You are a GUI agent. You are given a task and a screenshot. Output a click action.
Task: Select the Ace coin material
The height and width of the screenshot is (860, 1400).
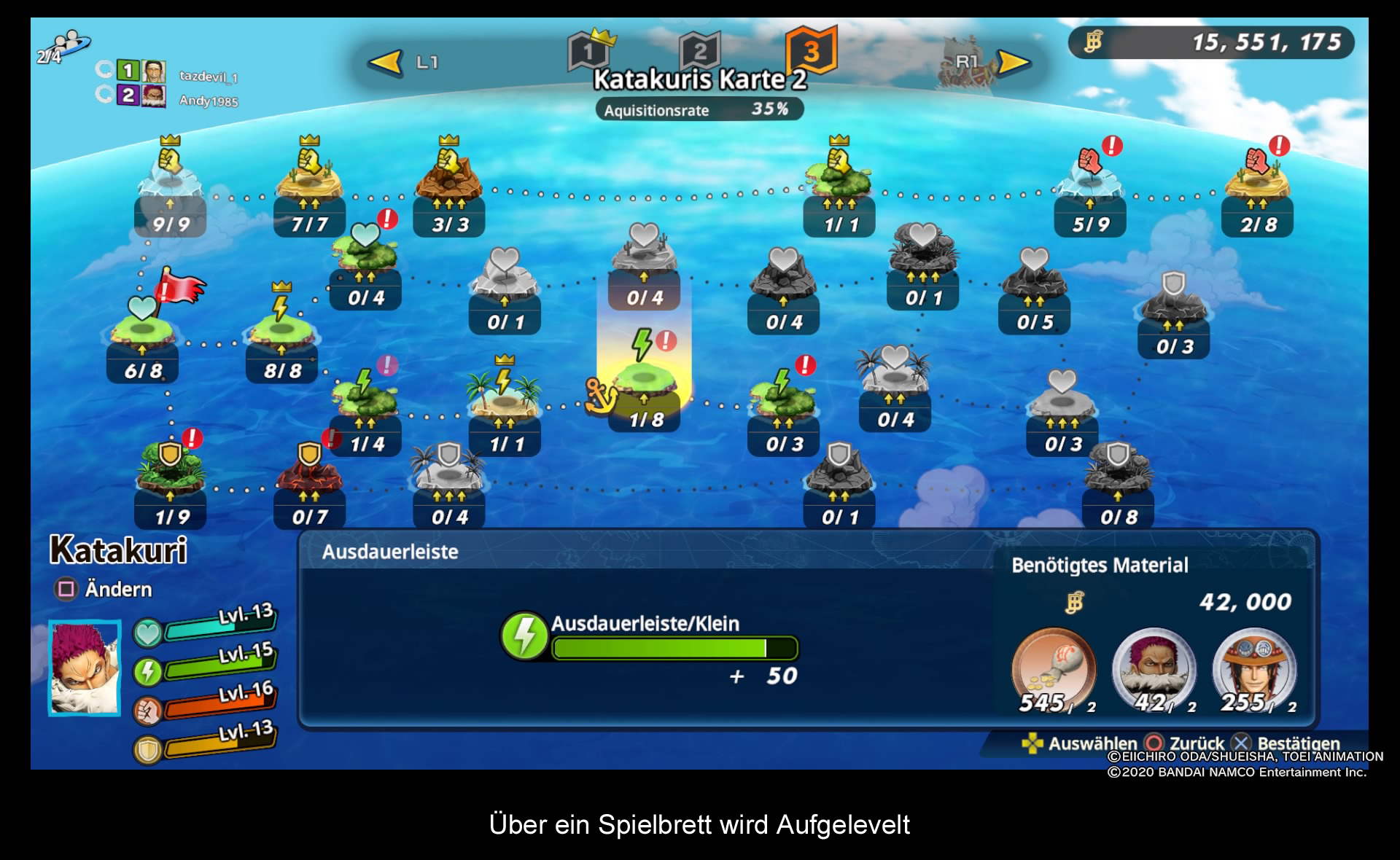click(x=1254, y=671)
